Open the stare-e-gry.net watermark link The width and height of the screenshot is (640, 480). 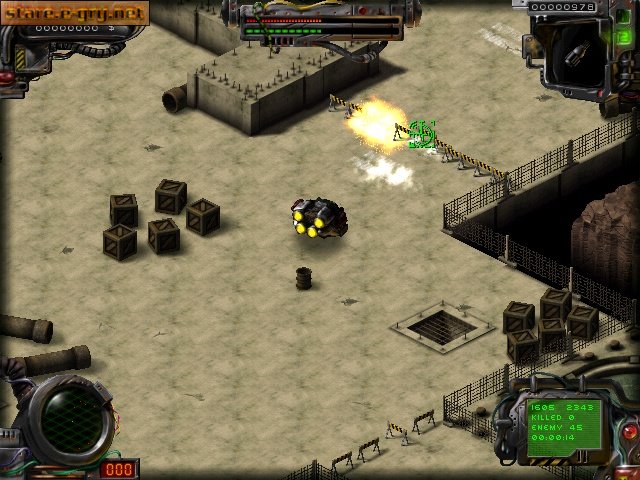pos(75,13)
